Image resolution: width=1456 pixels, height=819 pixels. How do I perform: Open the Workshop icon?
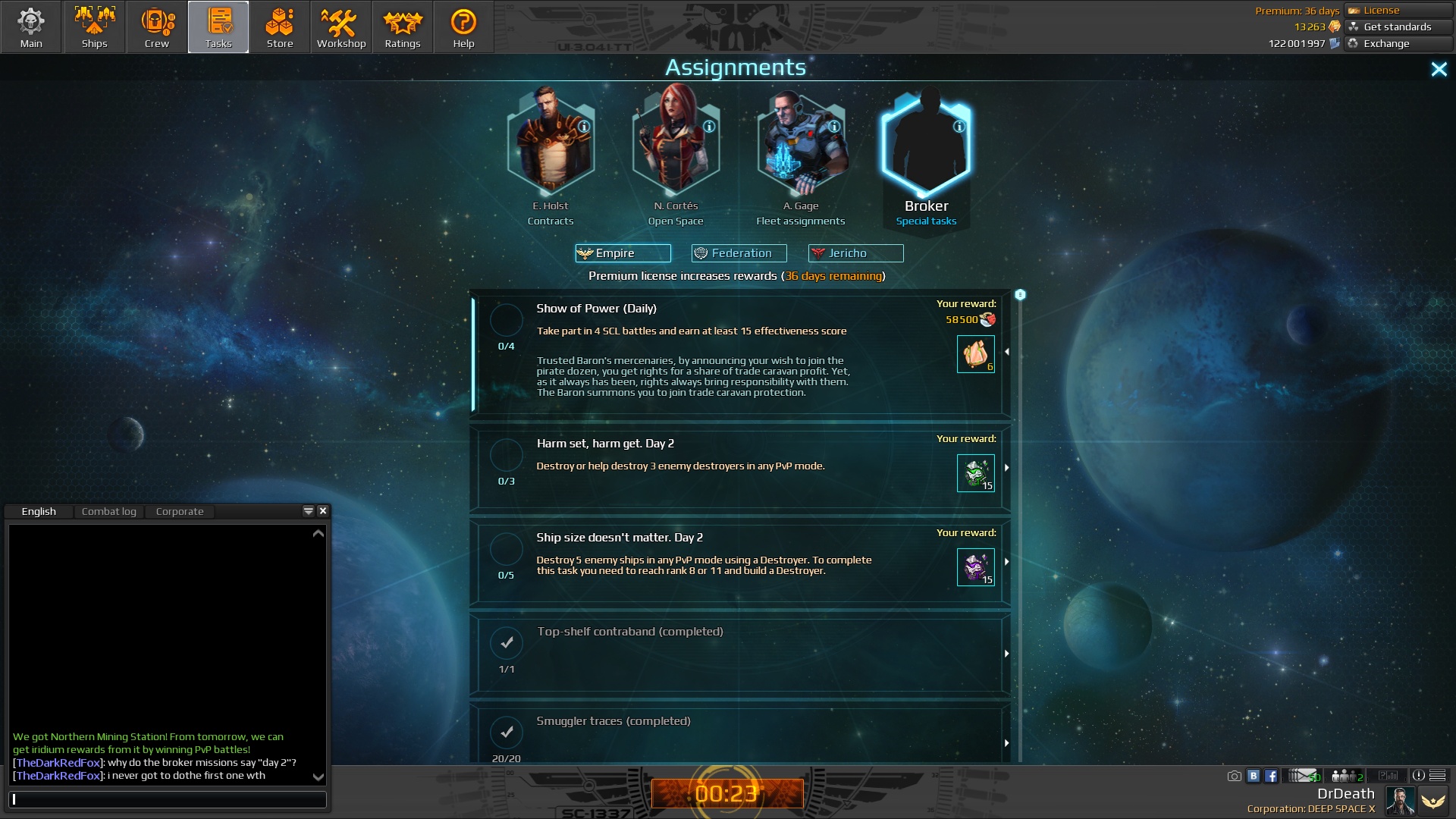(x=340, y=27)
